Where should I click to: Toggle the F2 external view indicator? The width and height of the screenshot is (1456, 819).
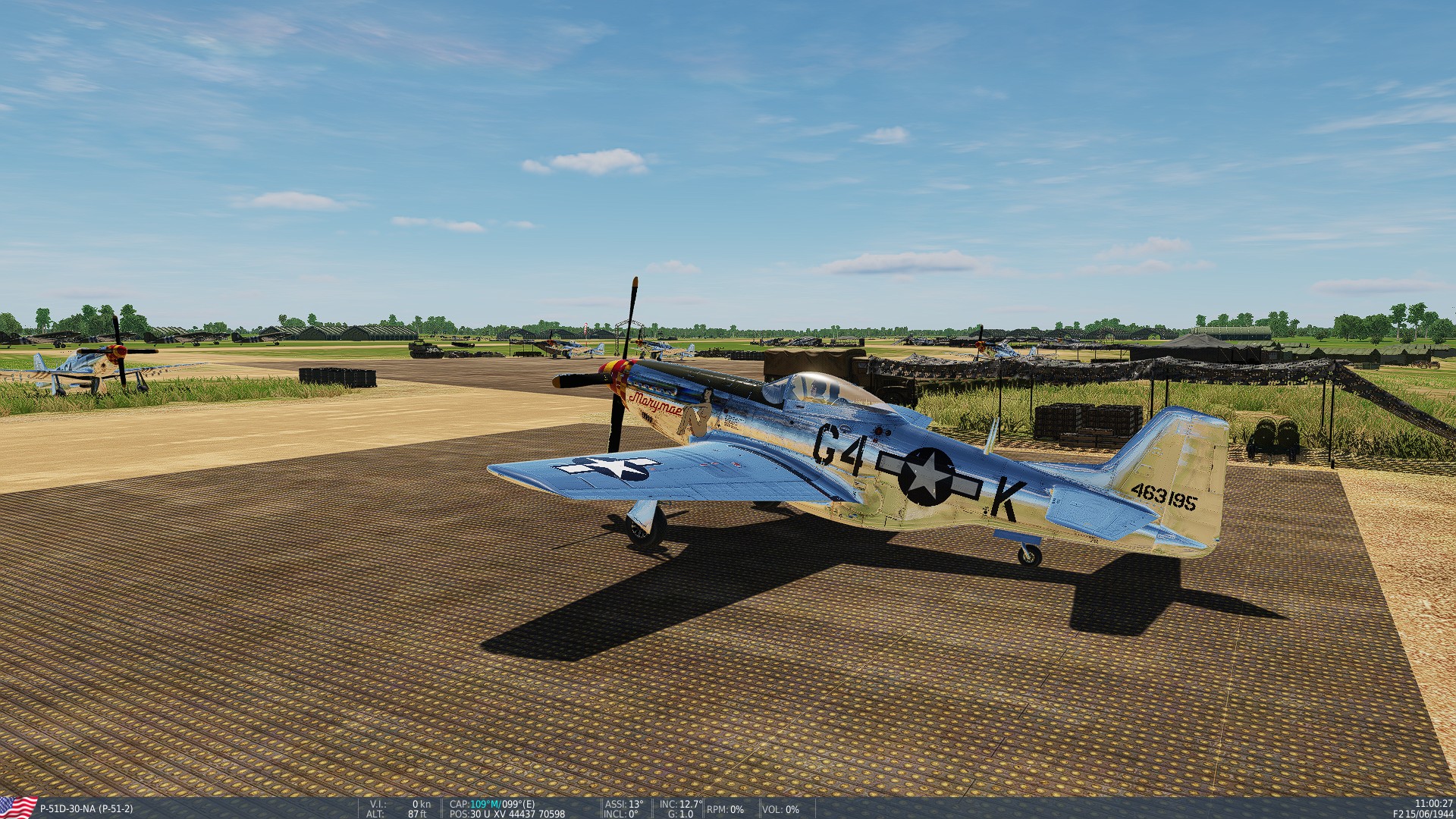(1398, 814)
